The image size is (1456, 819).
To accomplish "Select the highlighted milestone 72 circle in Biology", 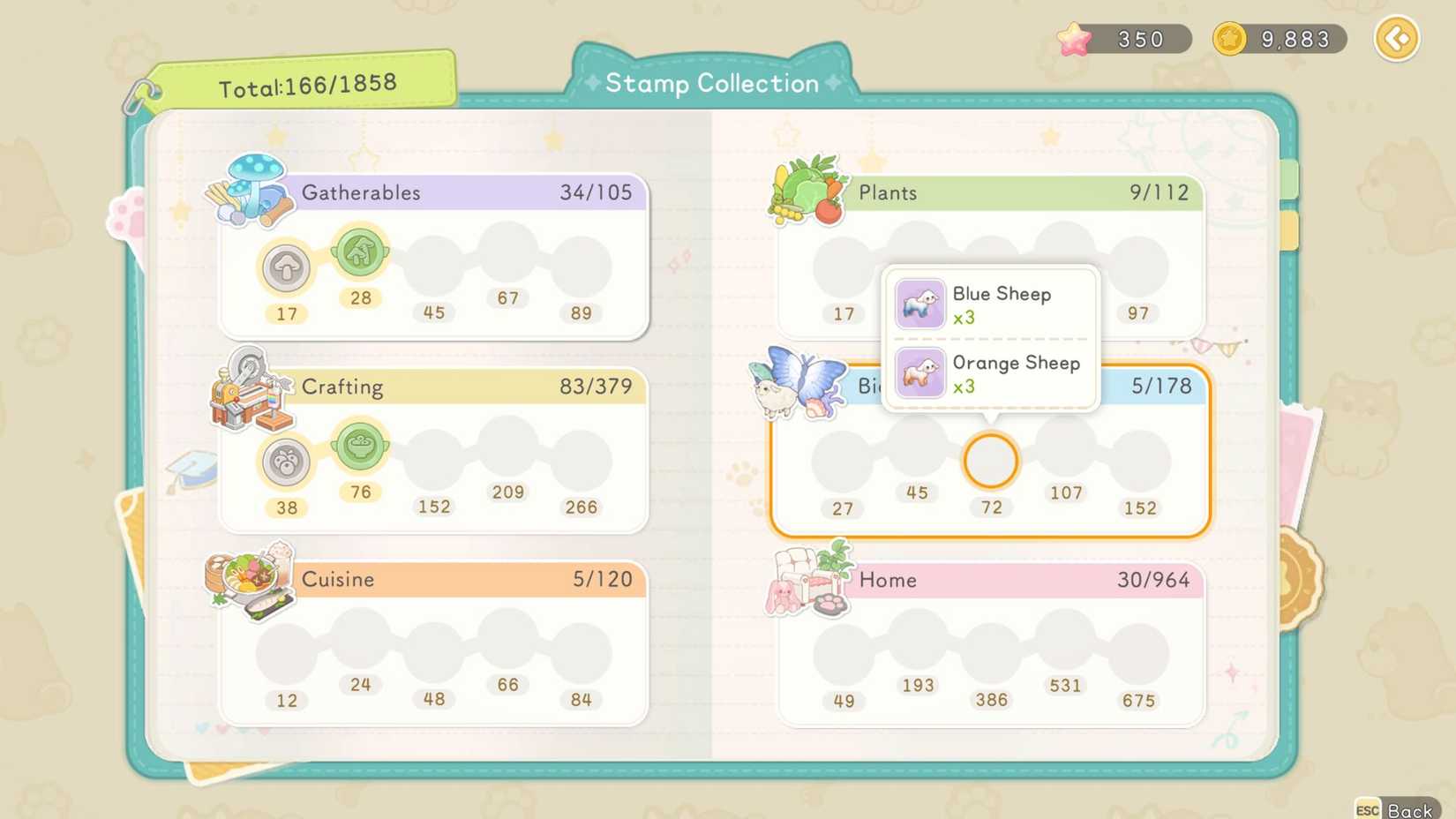I will pyautogui.click(x=990, y=460).
